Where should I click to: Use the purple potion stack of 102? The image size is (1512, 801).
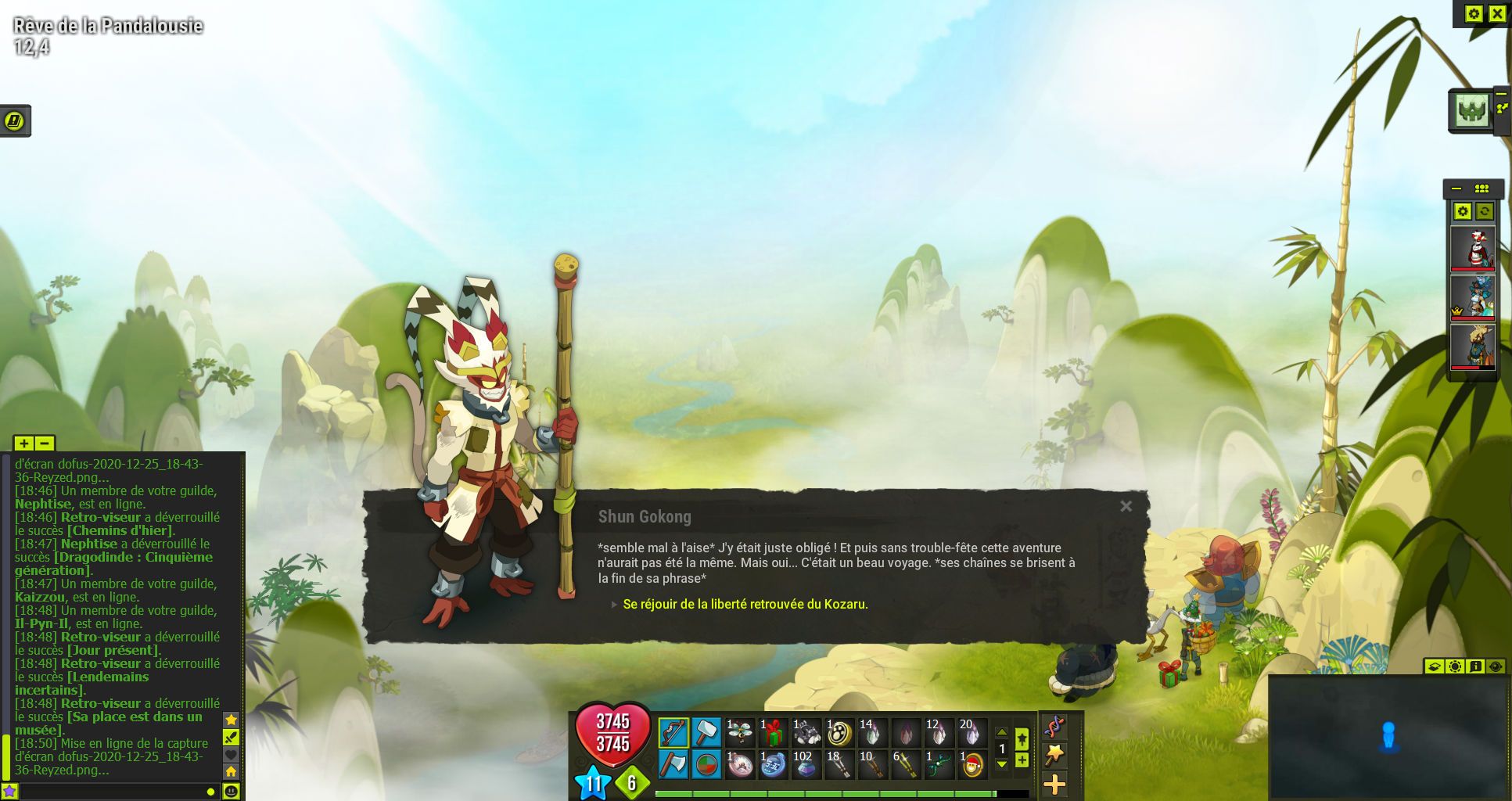(805, 764)
